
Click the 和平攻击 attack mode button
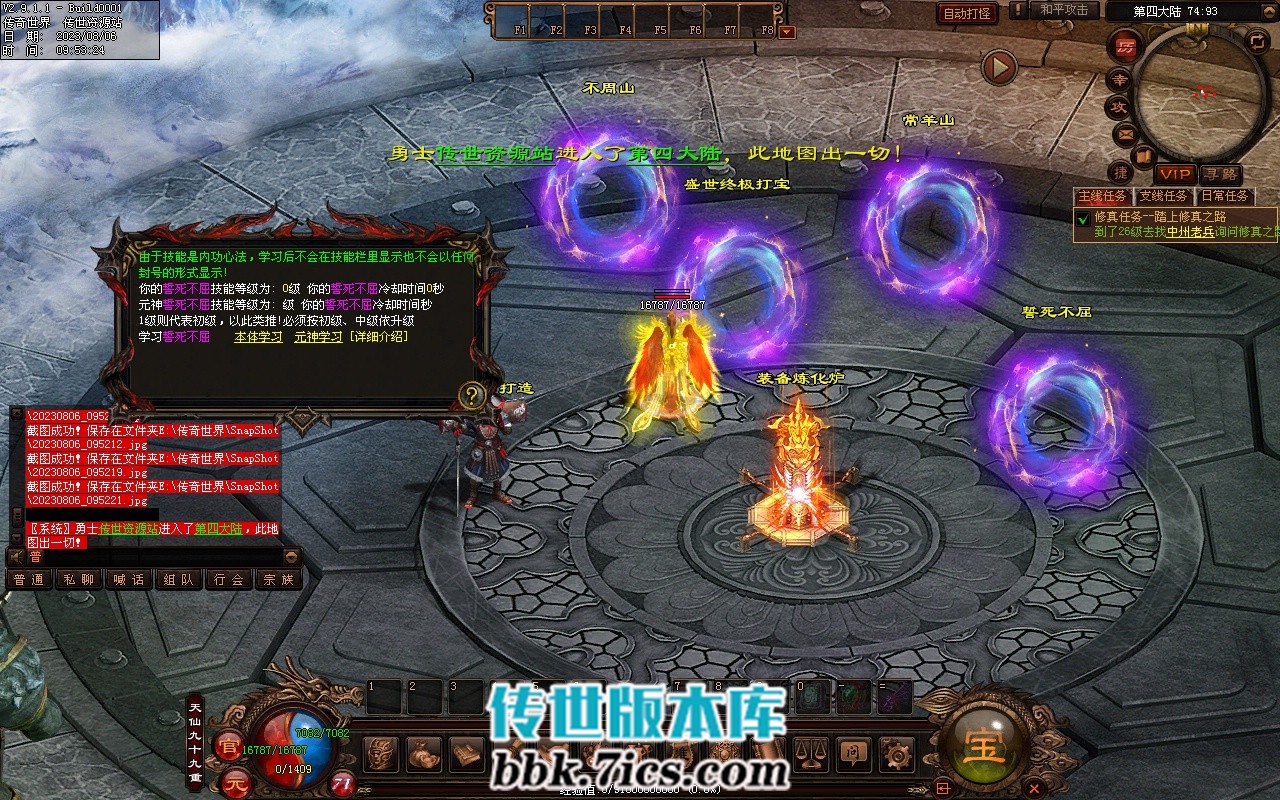click(1064, 10)
